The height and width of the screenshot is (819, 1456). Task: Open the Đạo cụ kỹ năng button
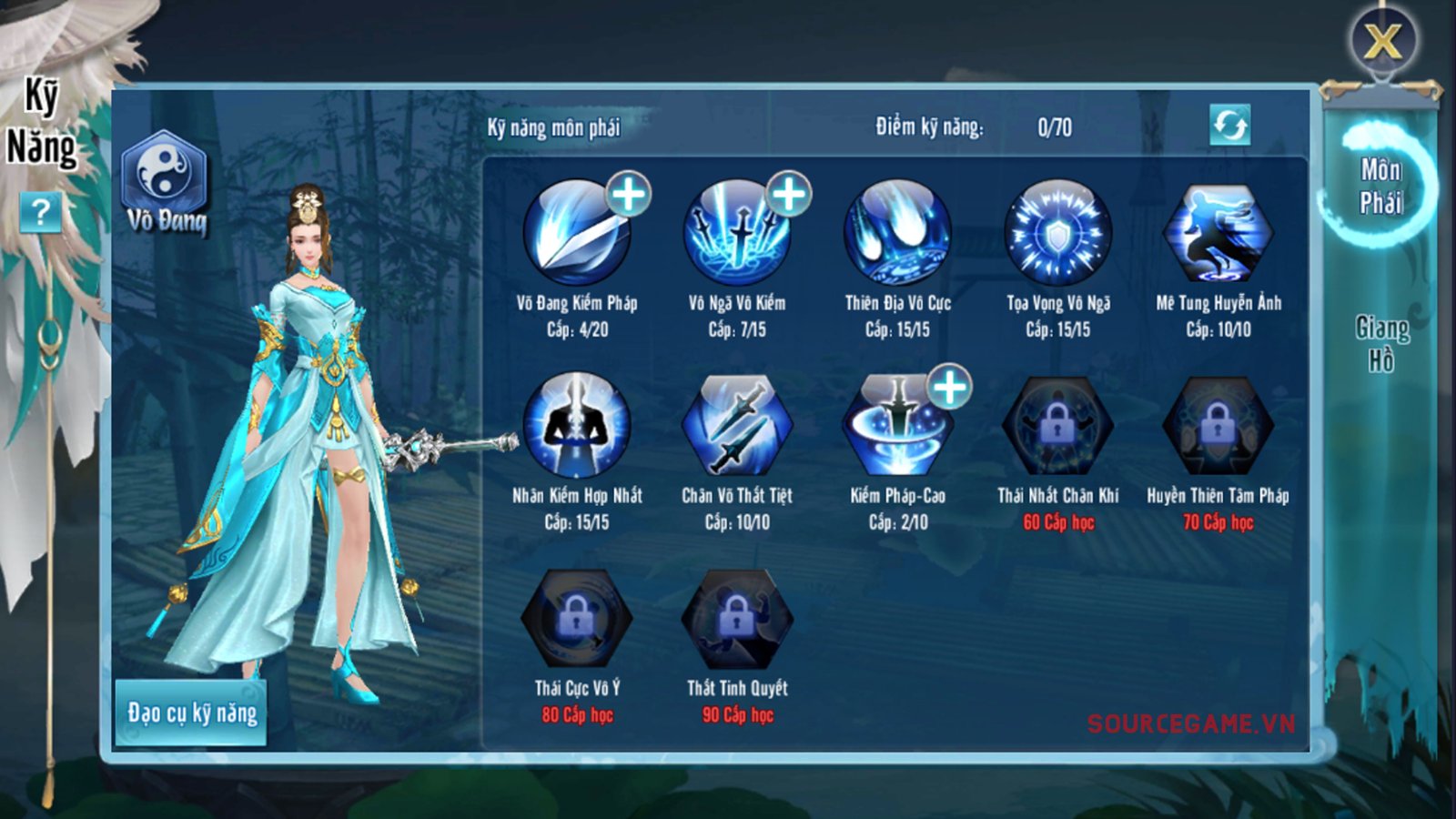191,713
